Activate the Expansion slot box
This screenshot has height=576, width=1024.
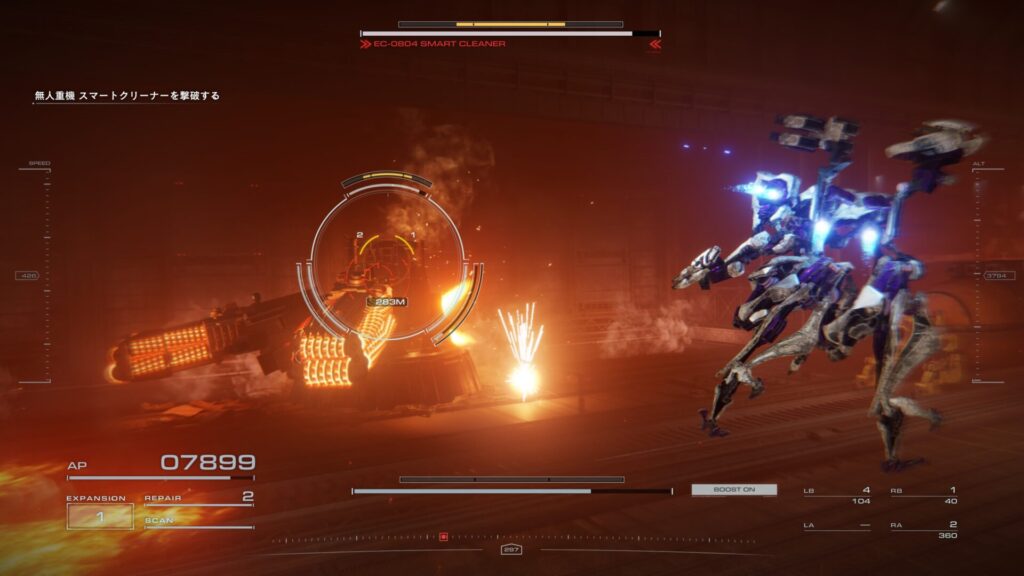point(99,517)
